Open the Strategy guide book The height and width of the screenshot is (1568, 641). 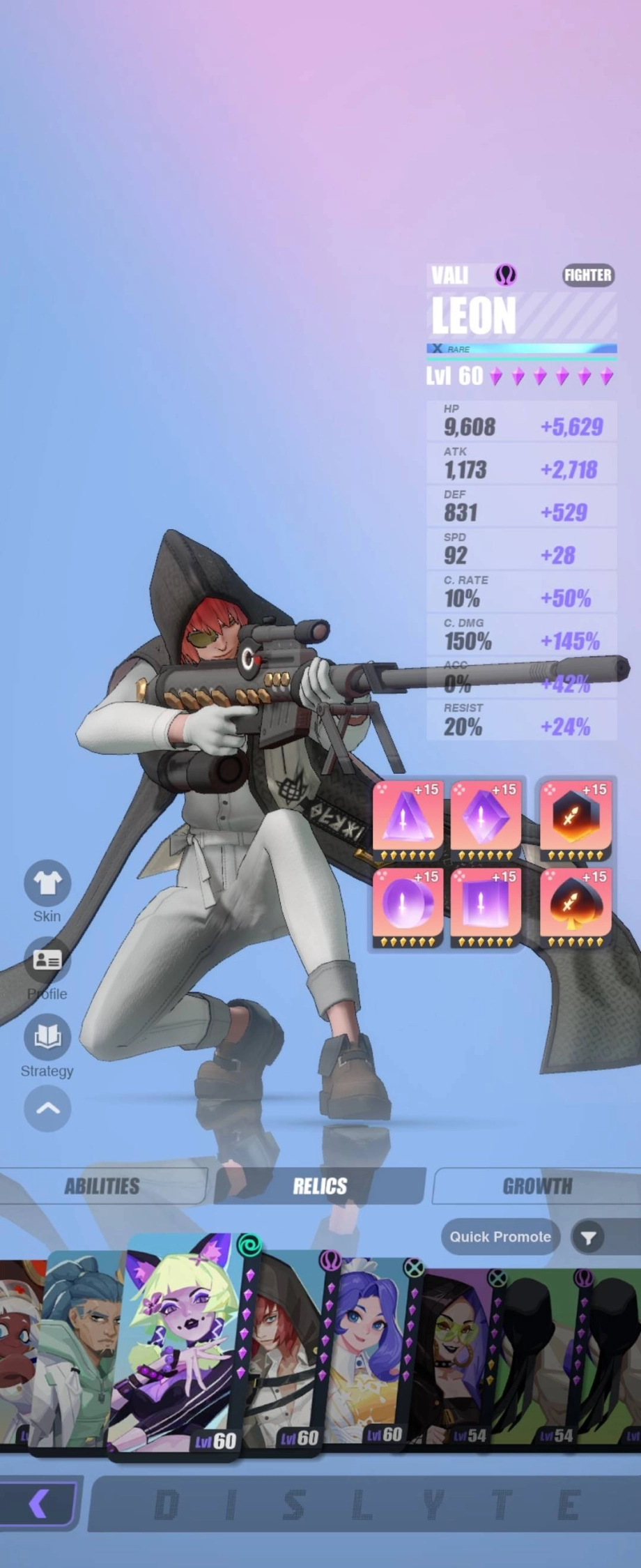pos(47,1037)
